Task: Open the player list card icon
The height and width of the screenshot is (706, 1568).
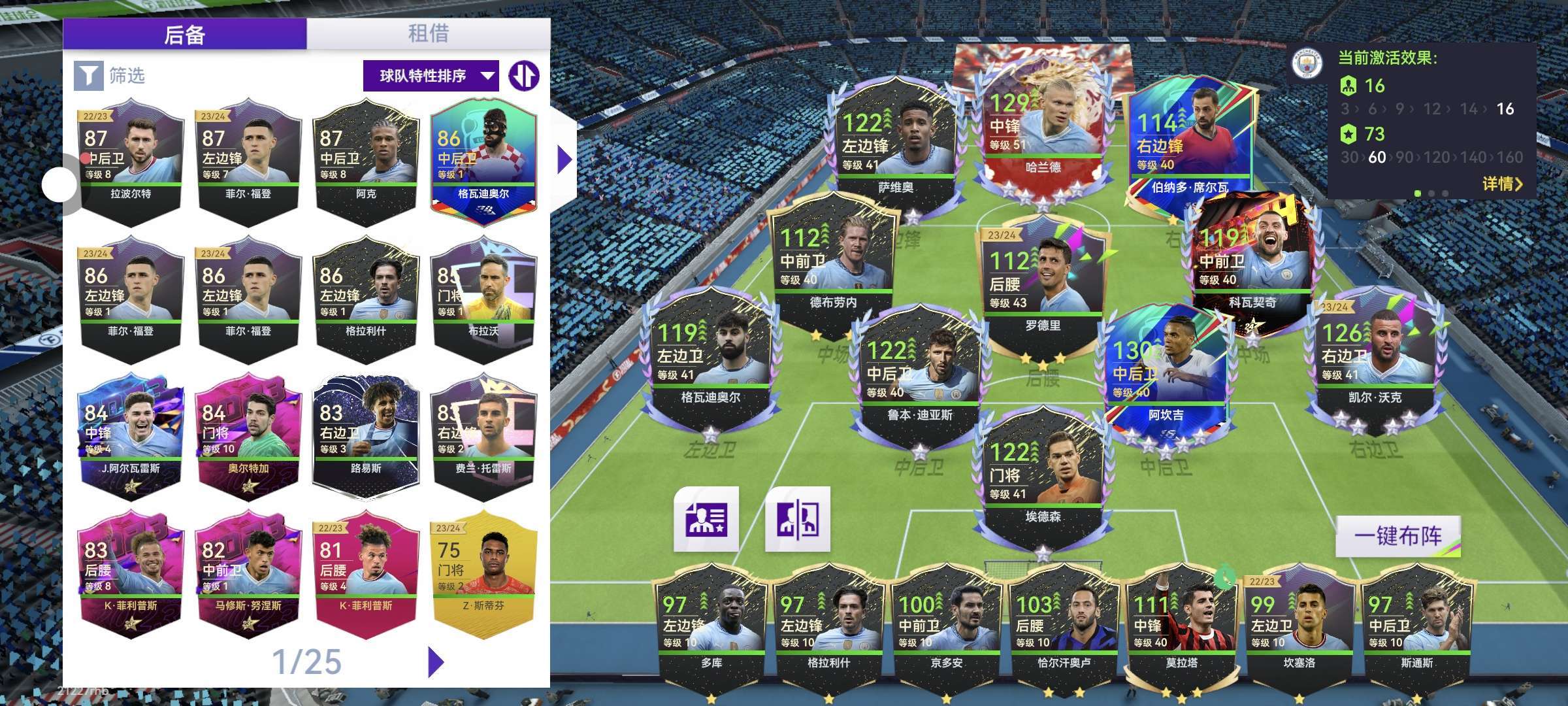Action: coord(706,519)
